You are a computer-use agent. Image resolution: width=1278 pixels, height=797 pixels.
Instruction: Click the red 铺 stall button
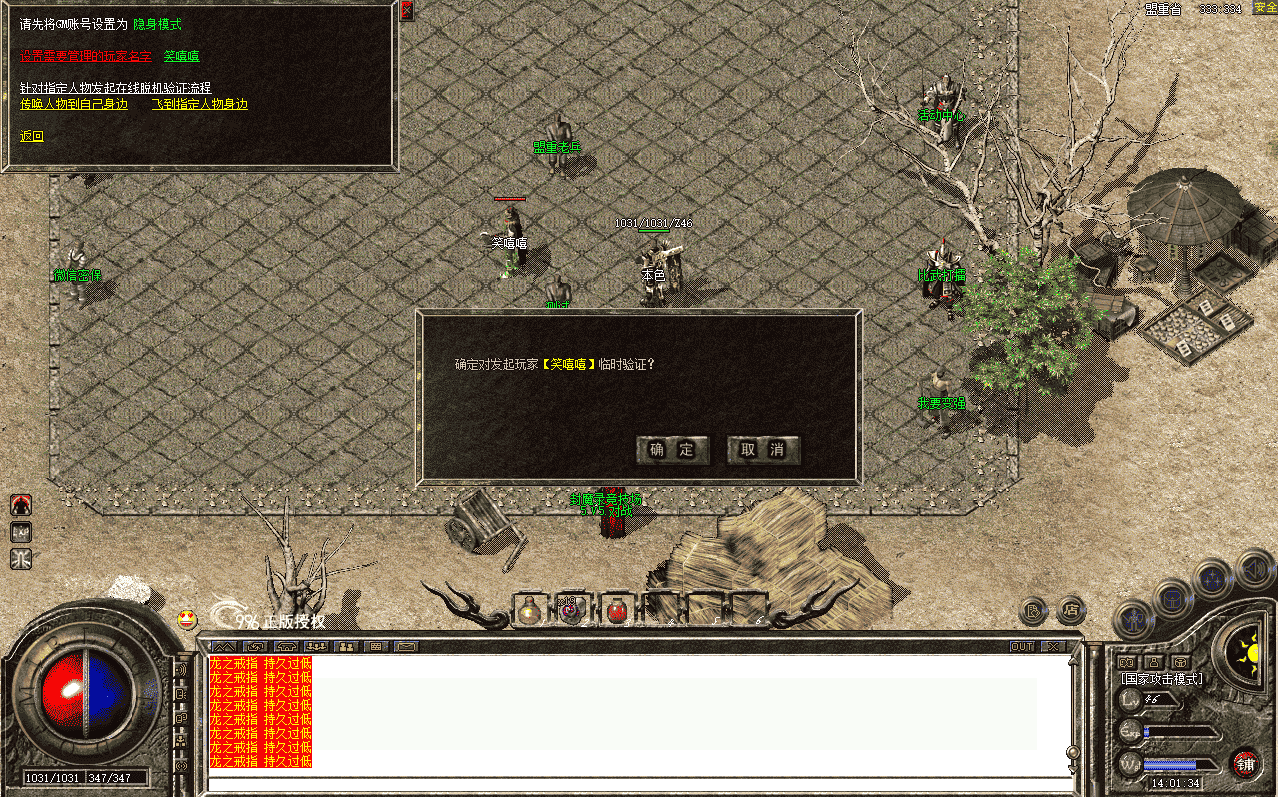click(x=1245, y=765)
